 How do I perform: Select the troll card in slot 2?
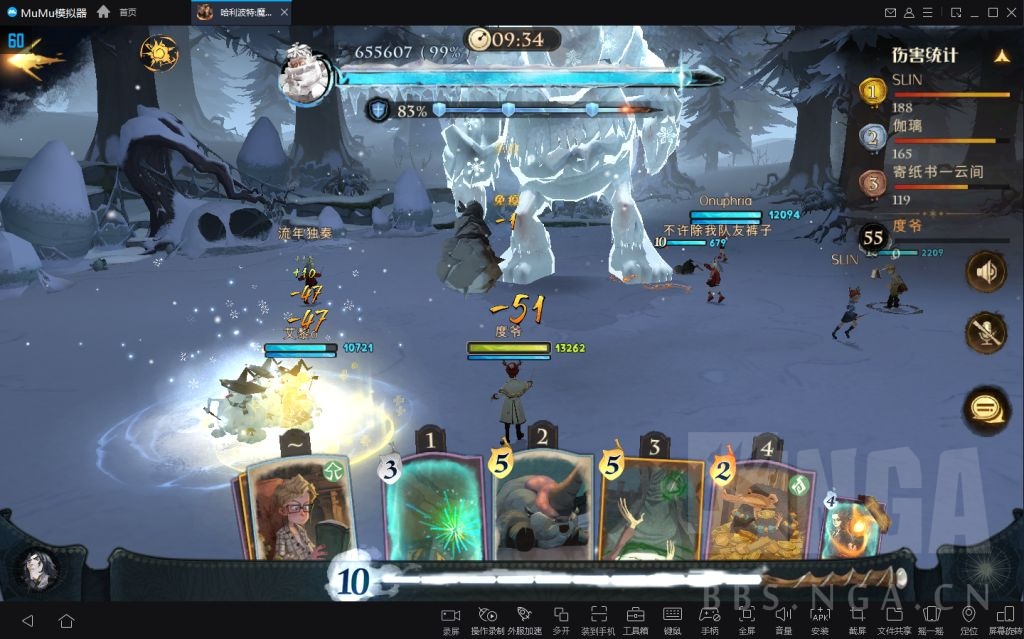click(x=542, y=505)
